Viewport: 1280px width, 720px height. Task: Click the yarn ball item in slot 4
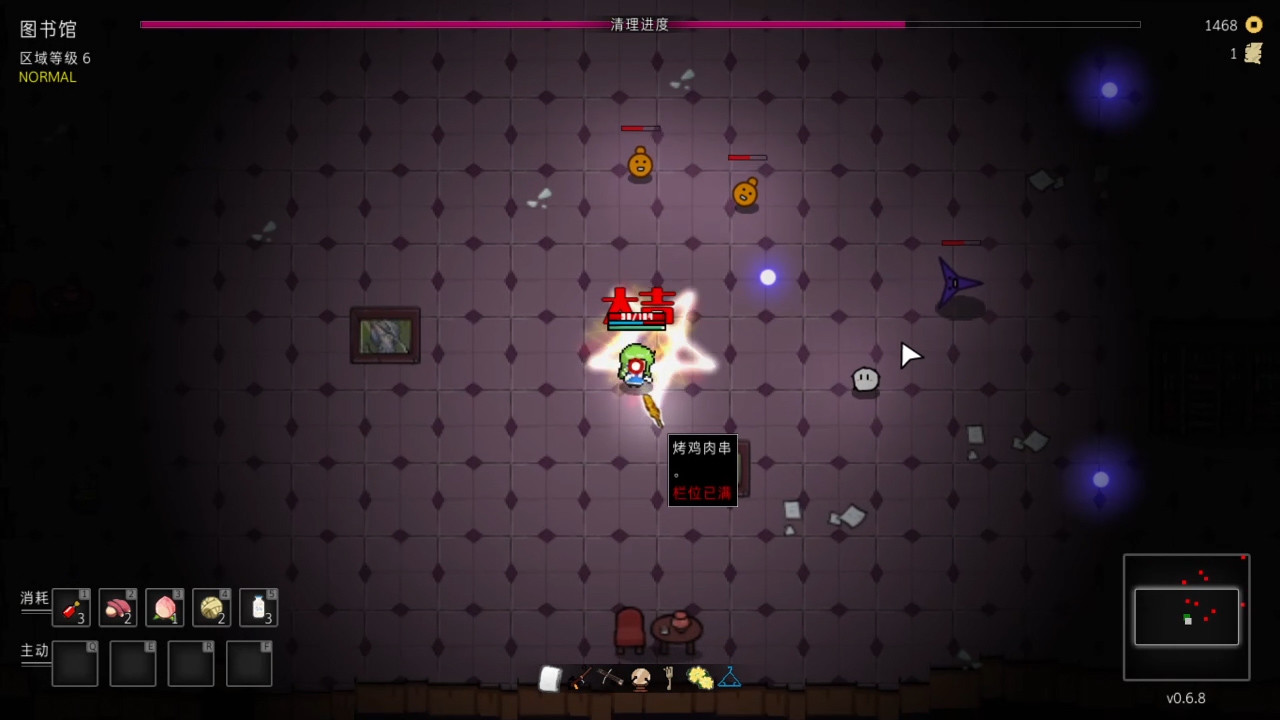(x=211, y=607)
